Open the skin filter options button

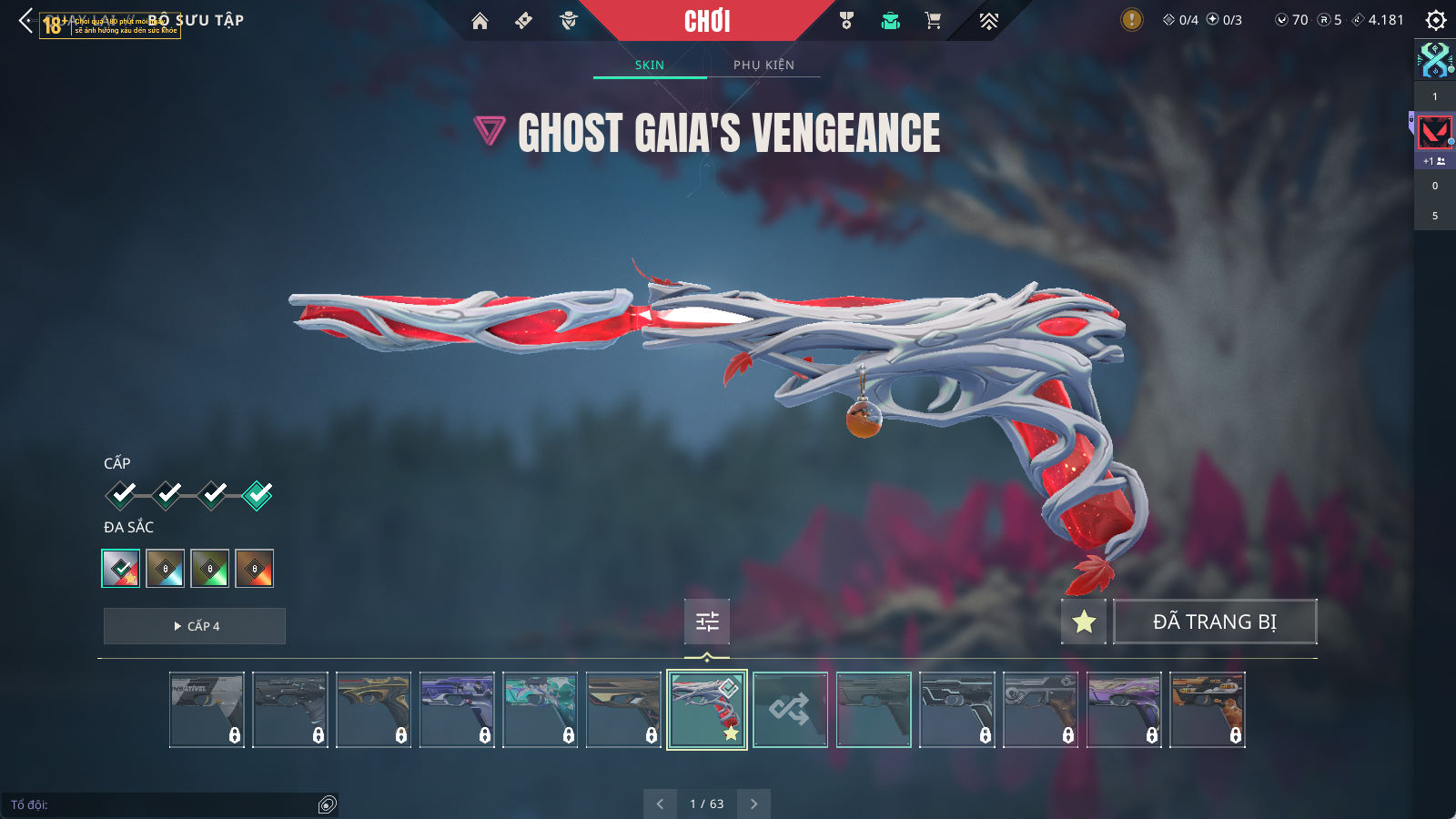(x=707, y=622)
